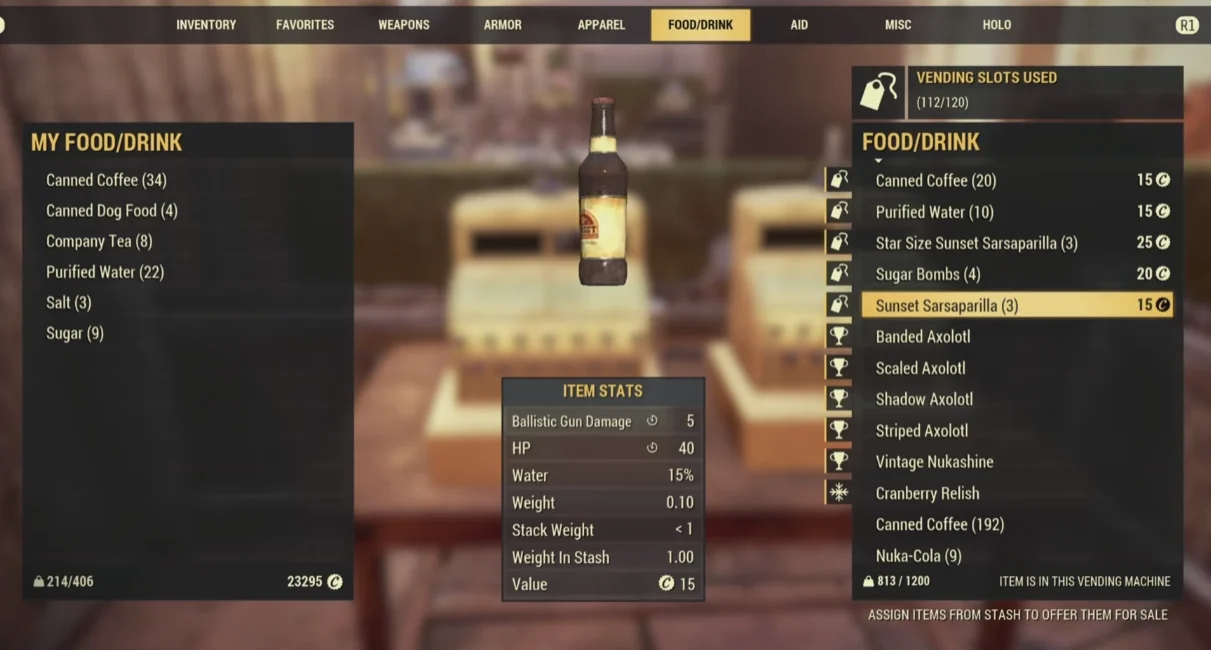Choose Sugar Bombs in the vending list
The height and width of the screenshot is (650, 1211).
click(928, 274)
